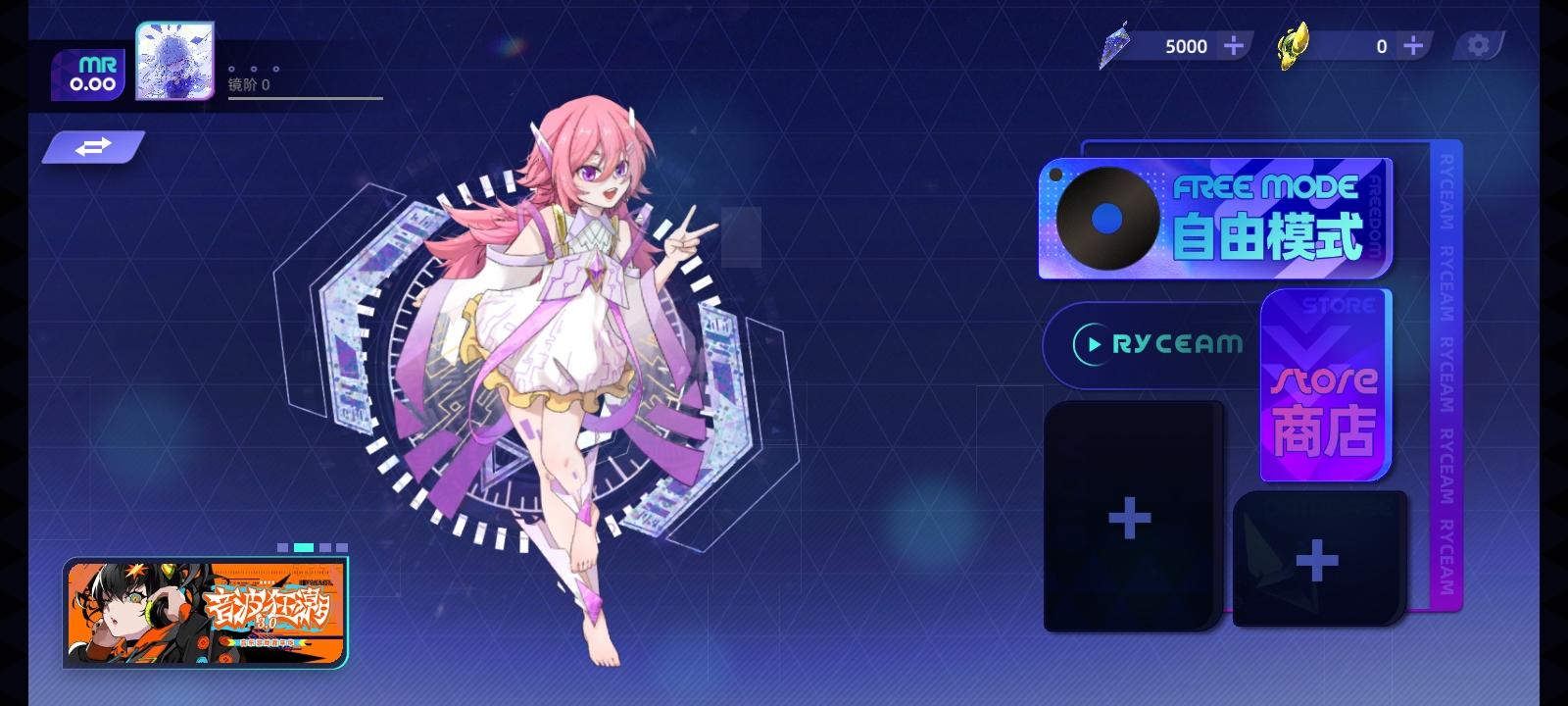Viewport: 1568px width, 706px height.
Task: Click plus to expand gold currency
Action: point(1411,44)
